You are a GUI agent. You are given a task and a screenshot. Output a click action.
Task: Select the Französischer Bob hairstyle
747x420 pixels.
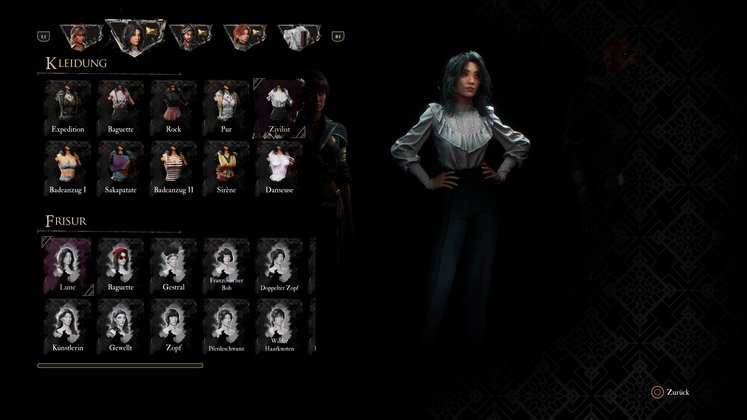point(226,265)
